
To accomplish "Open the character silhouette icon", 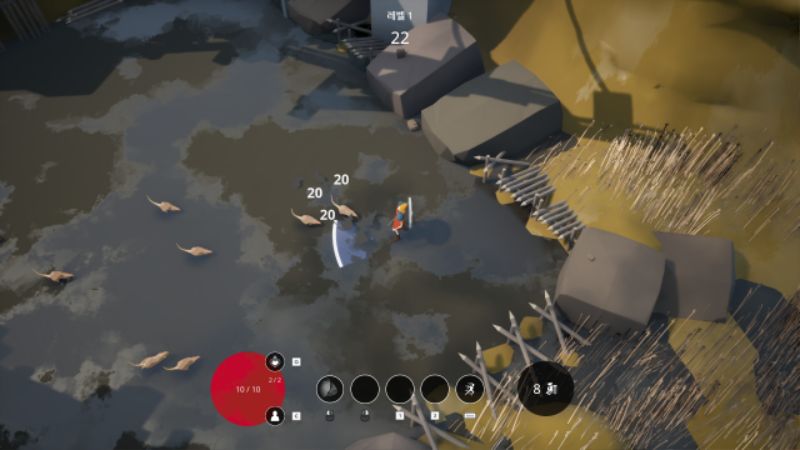I will tap(275, 416).
